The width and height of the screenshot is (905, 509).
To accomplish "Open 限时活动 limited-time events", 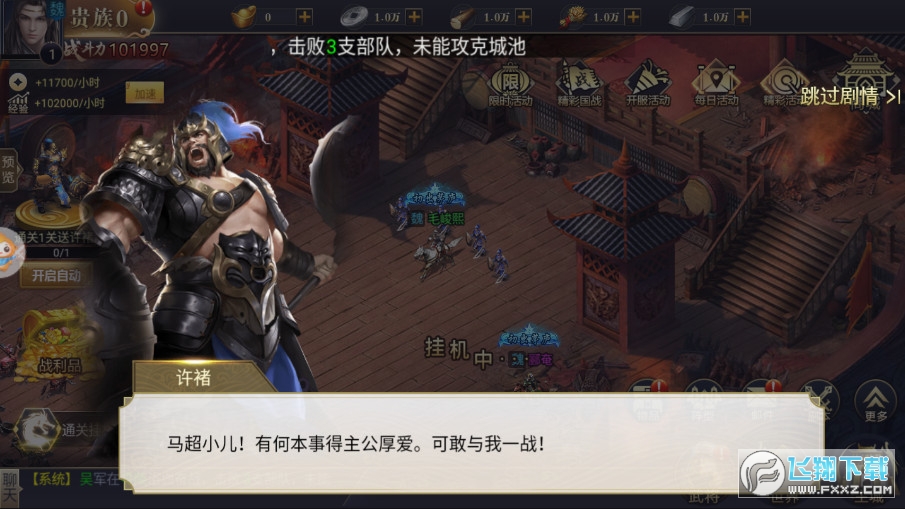I will pos(510,83).
